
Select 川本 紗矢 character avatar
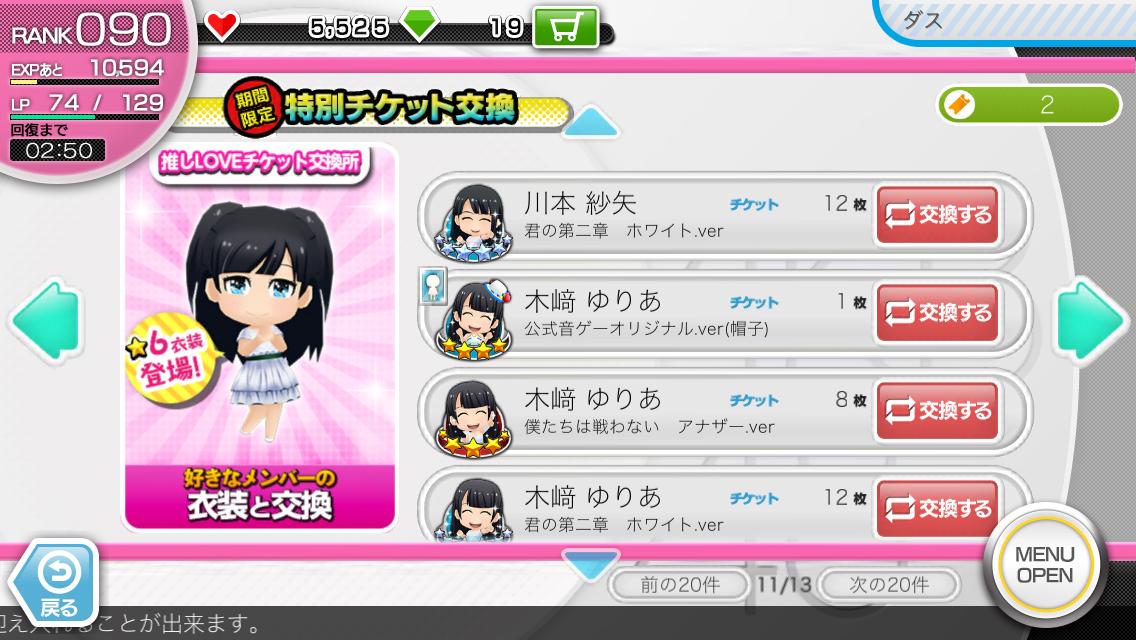coord(468,217)
